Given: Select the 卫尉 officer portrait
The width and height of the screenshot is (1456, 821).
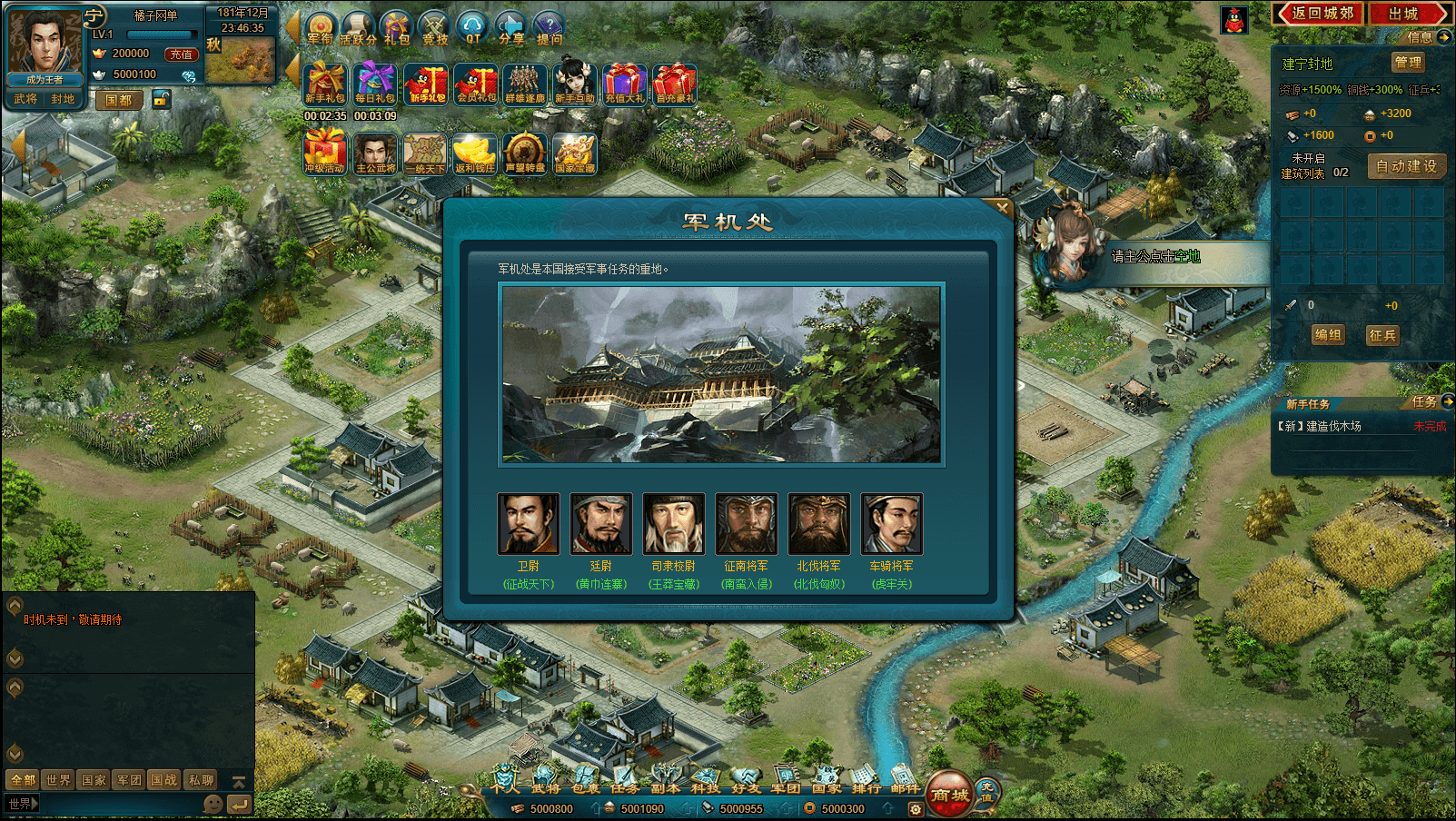Looking at the screenshot, I should point(529,524).
